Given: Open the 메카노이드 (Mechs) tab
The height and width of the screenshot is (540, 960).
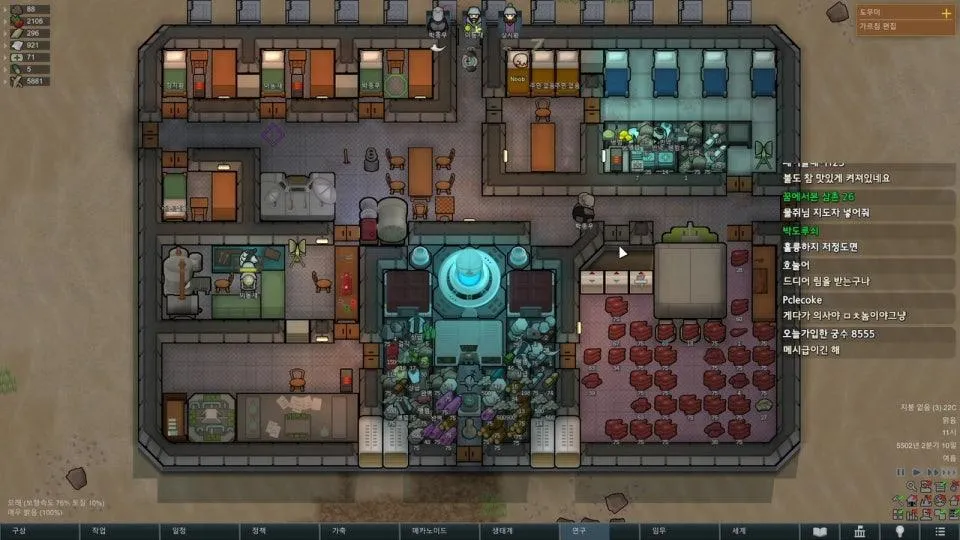Looking at the screenshot, I should point(418,531).
